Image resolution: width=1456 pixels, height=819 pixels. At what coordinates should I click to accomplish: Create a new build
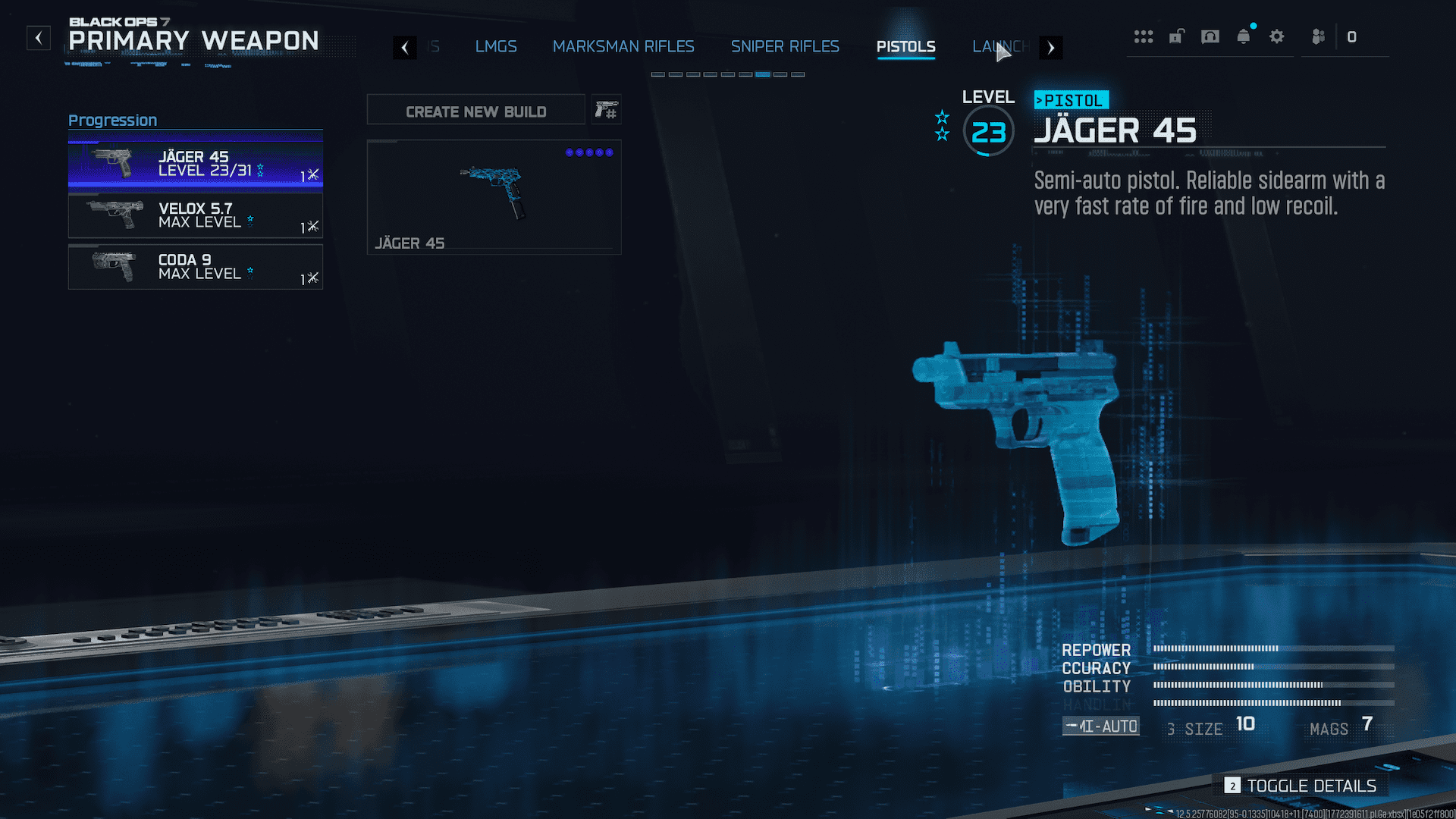click(x=475, y=111)
